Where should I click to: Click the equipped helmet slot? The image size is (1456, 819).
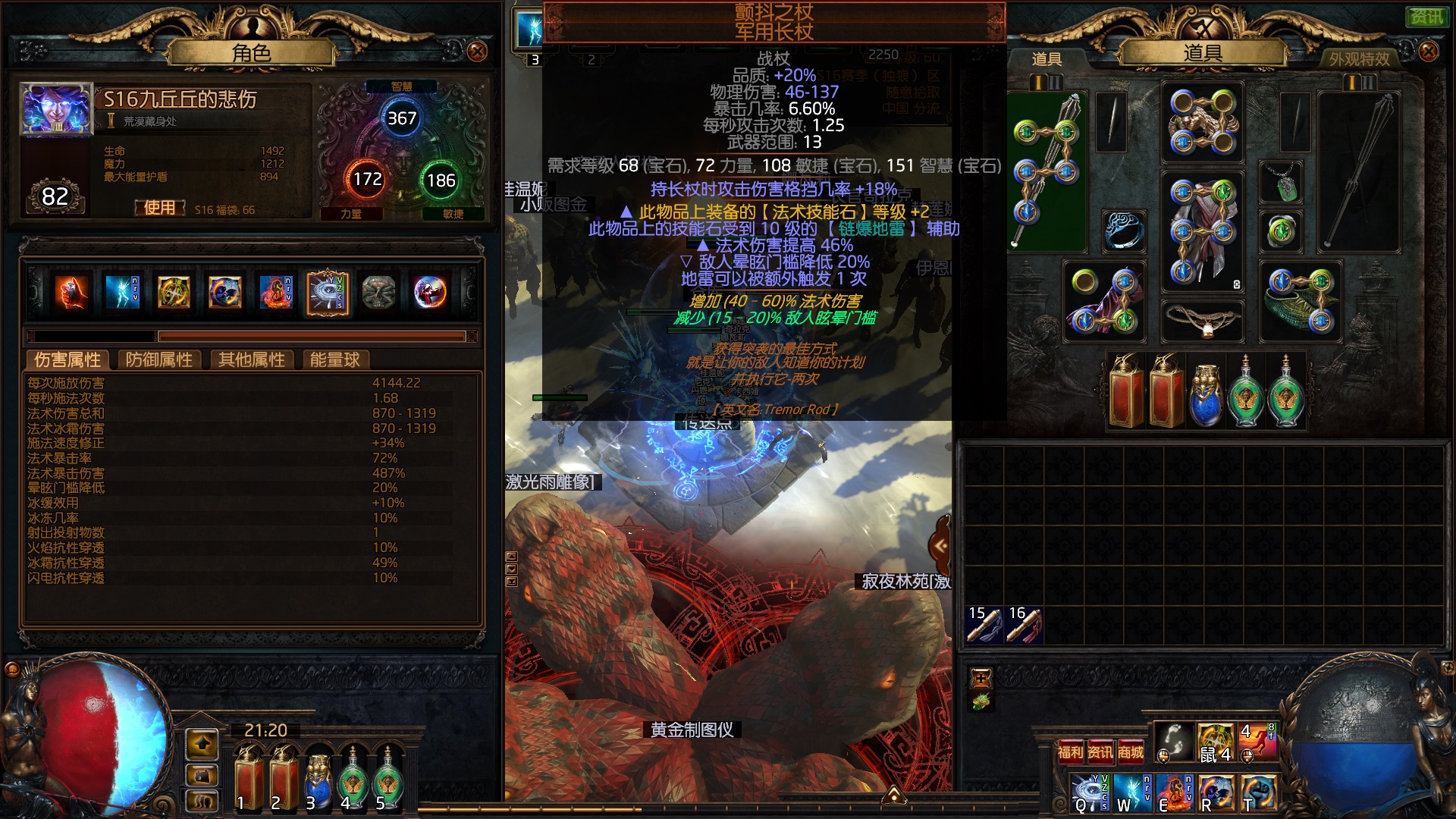(x=1203, y=121)
